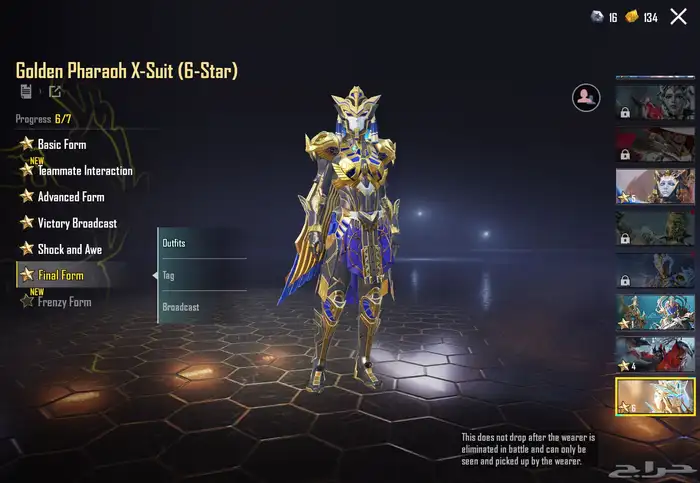
Task: Click the document details icon under the title
Action: [26, 92]
